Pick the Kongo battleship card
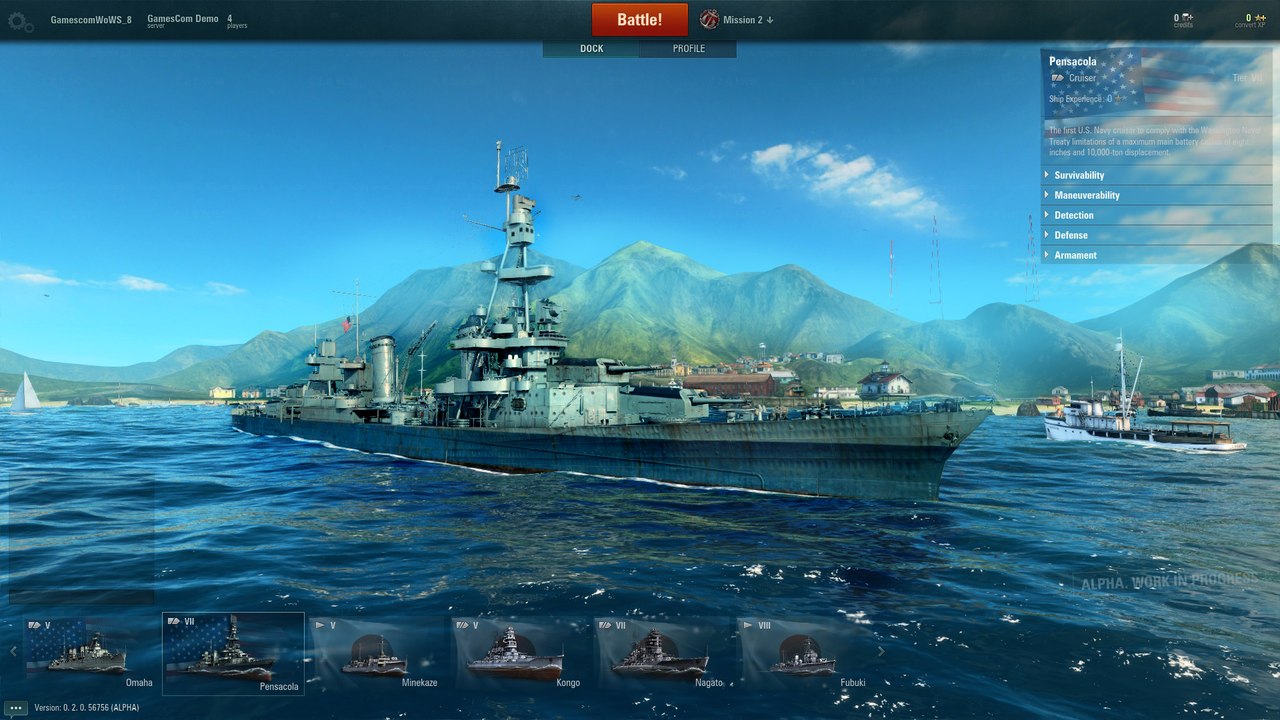Screen dimensions: 1280x720 coord(518,653)
